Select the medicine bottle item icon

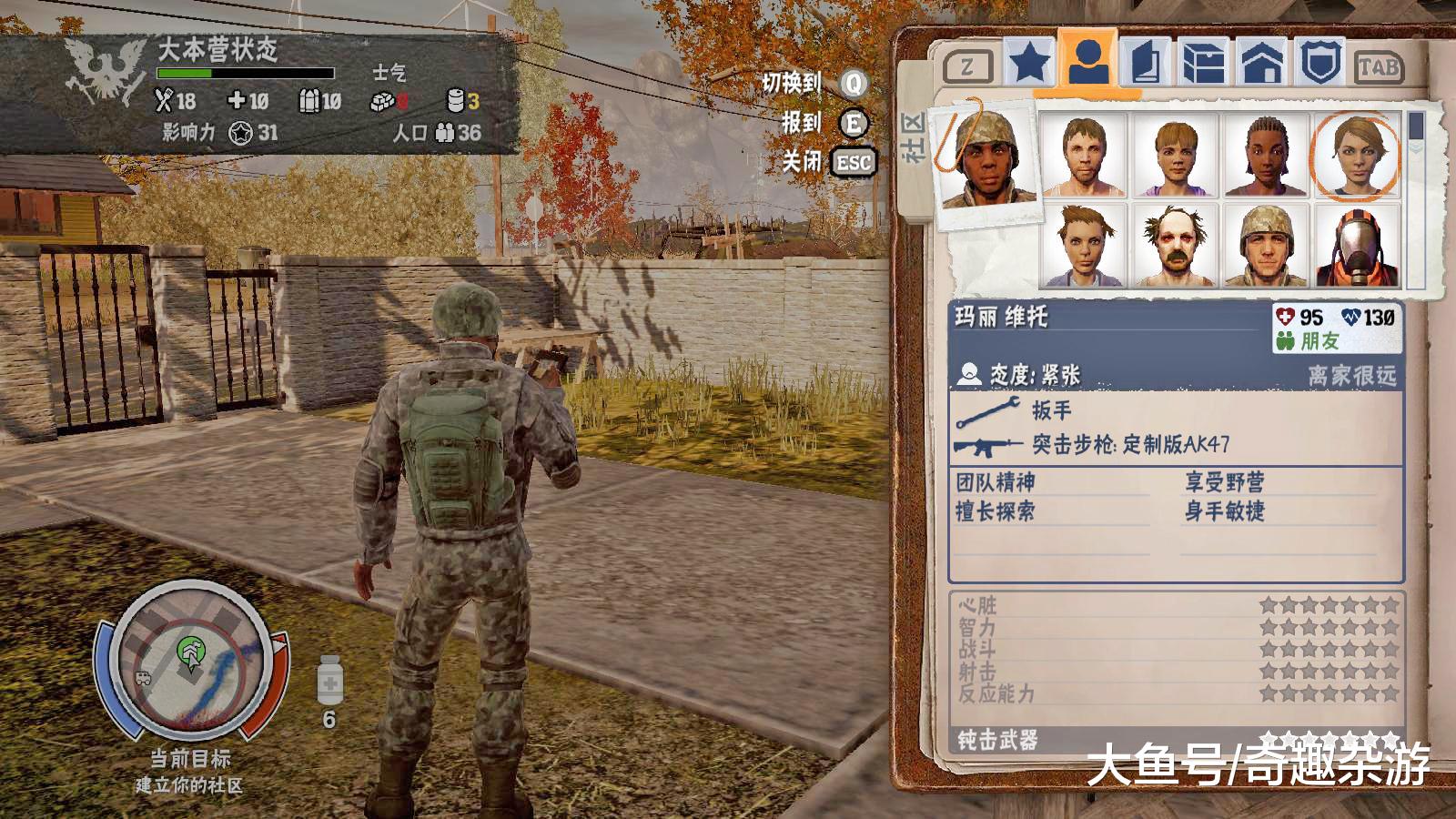click(x=329, y=680)
